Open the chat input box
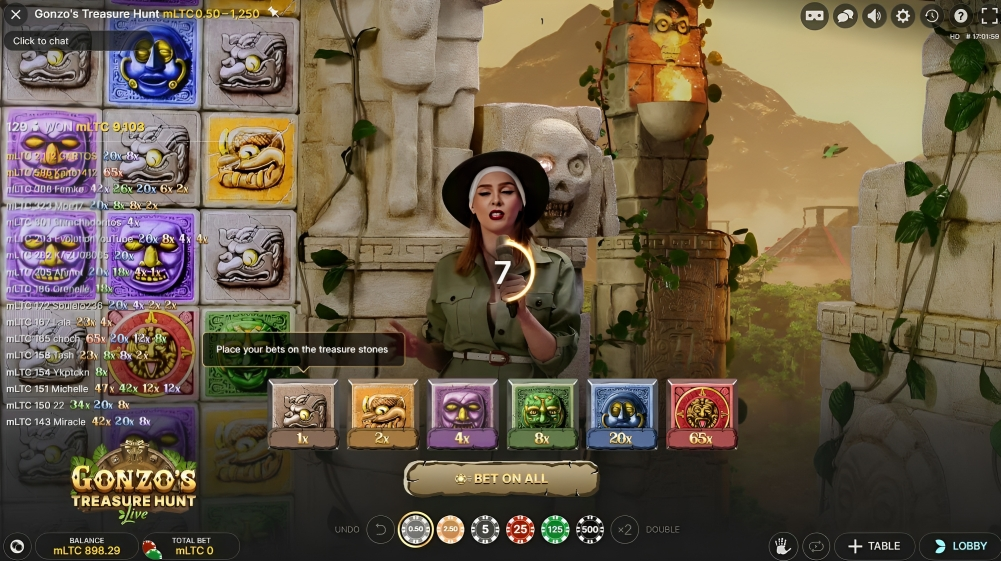This screenshot has width=1001, height=561. 42,41
